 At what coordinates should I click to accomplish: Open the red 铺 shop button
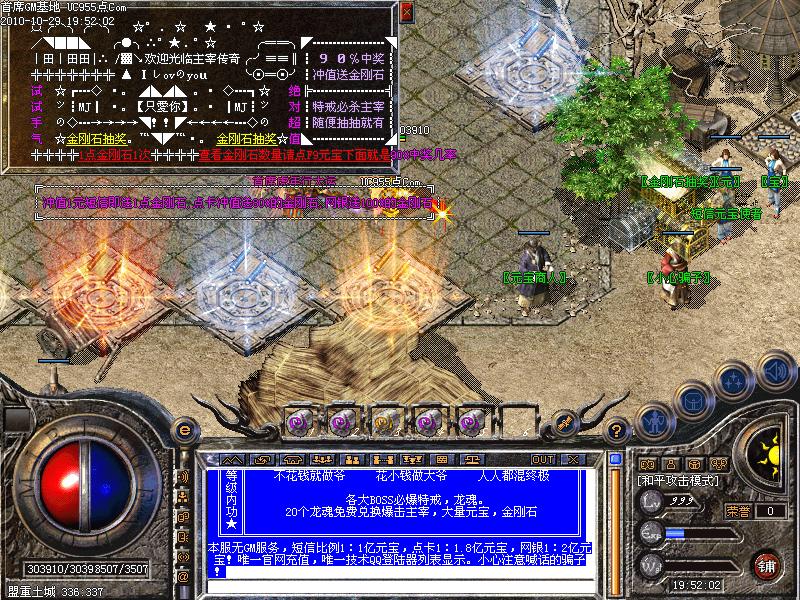(765, 565)
